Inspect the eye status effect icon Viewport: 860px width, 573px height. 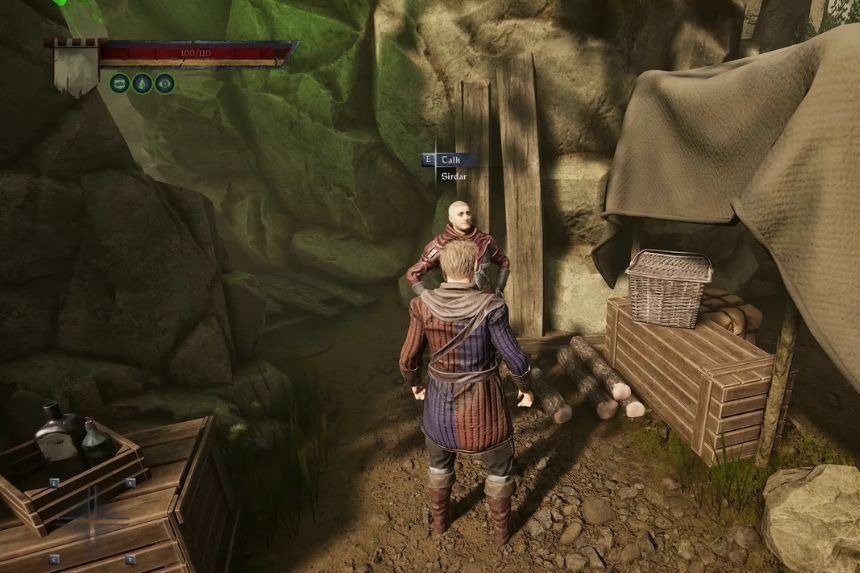165,84
